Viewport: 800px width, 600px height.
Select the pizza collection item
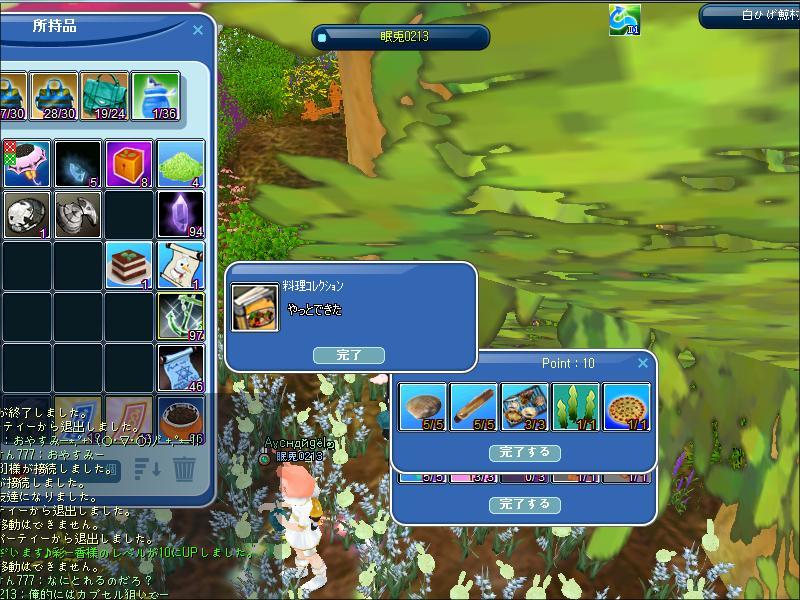coord(627,407)
